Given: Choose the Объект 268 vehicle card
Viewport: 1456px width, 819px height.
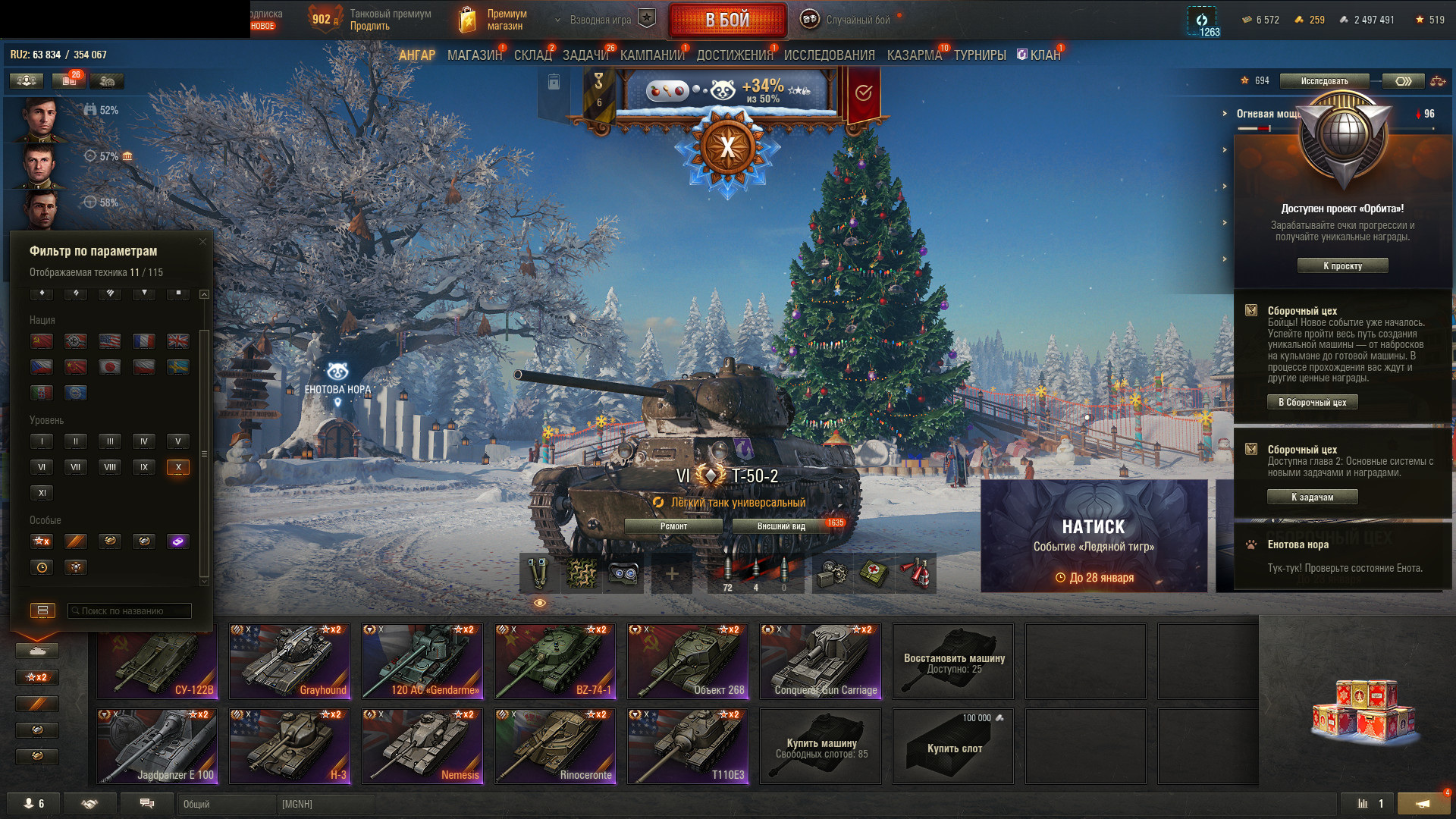Looking at the screenshot, I should tap(688, 661).
